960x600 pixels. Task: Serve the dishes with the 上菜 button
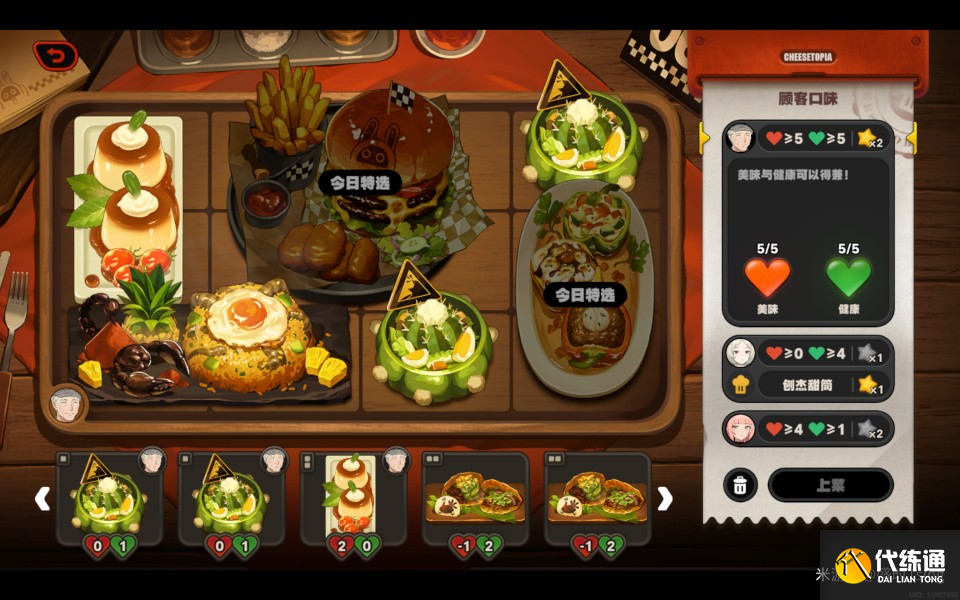pos(829,485)
